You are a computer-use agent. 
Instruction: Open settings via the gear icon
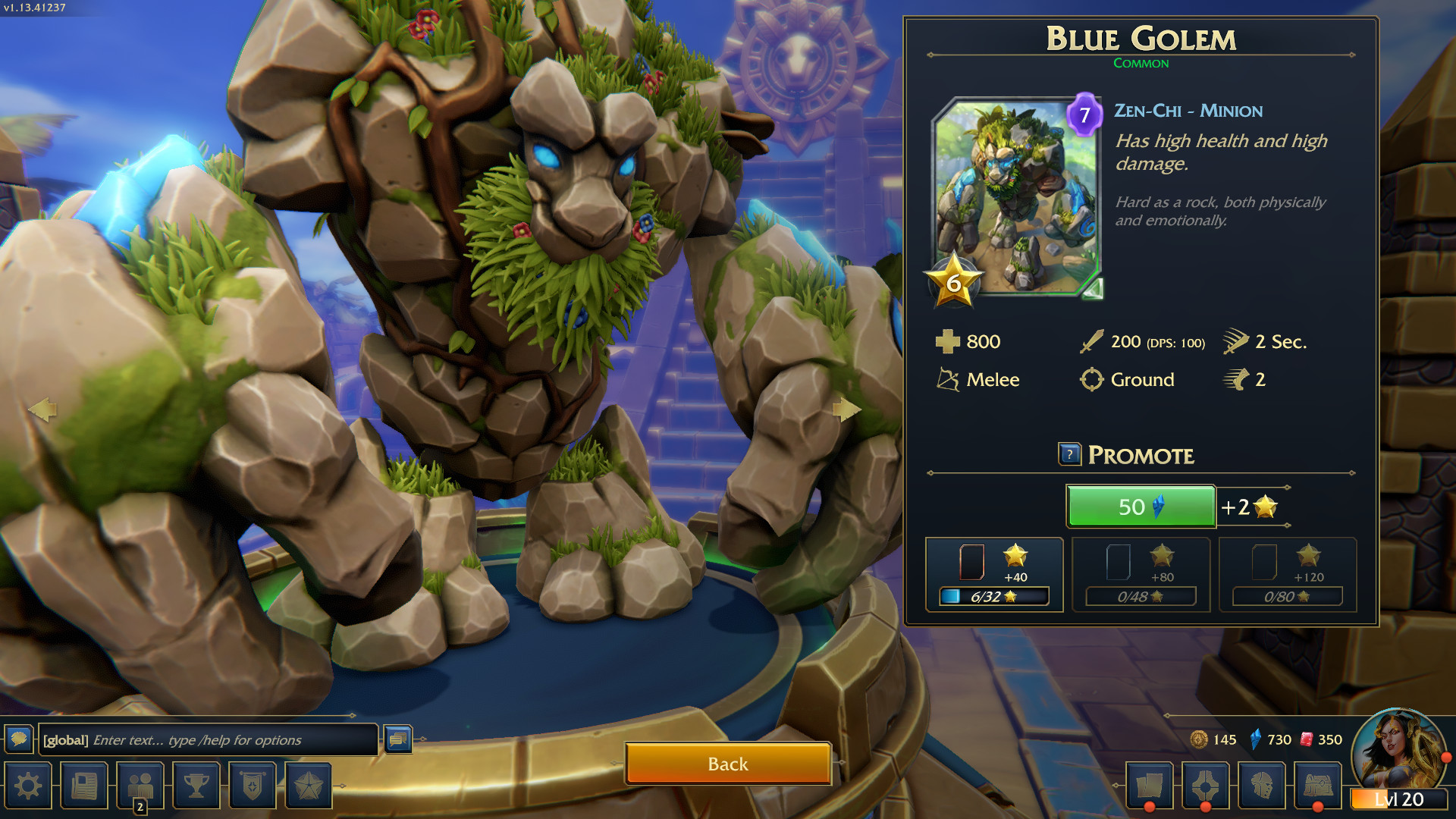click(x=28, y=786)
